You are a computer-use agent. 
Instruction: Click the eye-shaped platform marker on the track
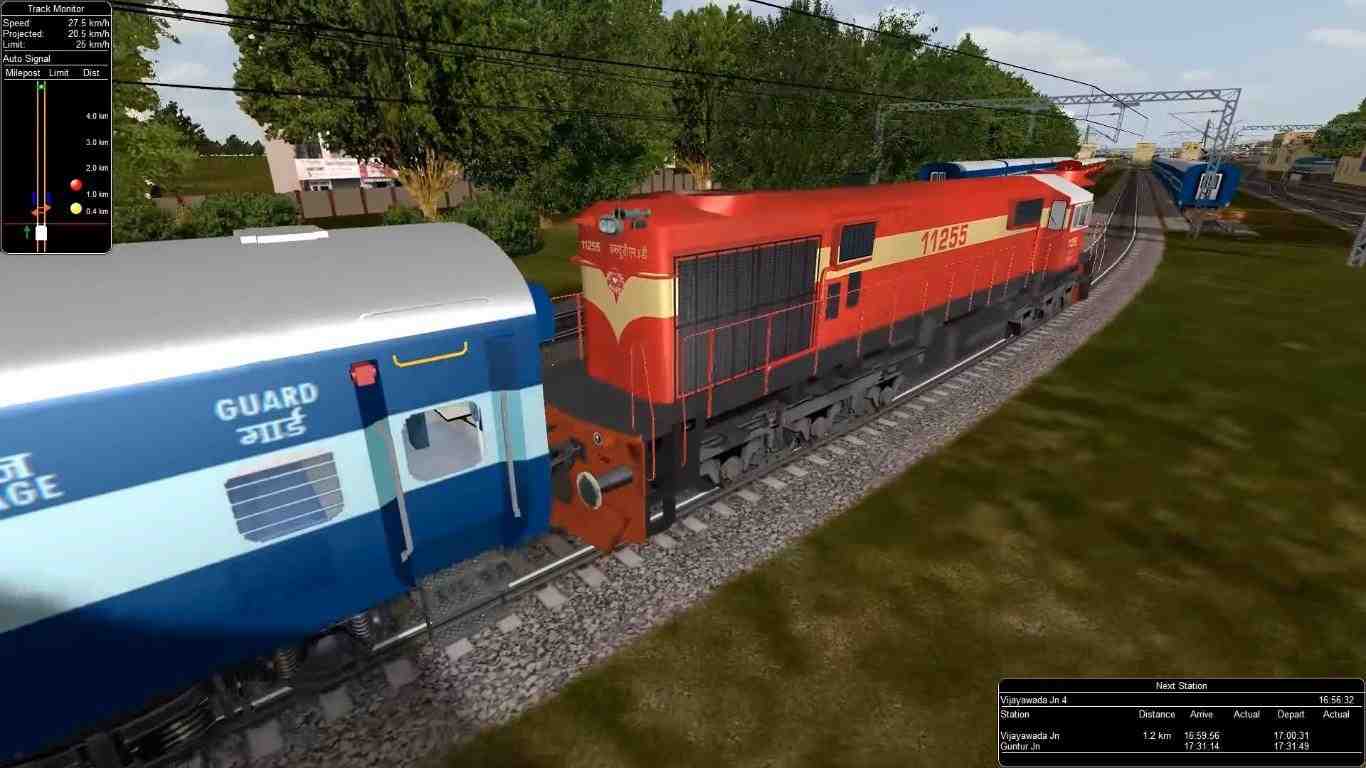click(x=41, y=210)
